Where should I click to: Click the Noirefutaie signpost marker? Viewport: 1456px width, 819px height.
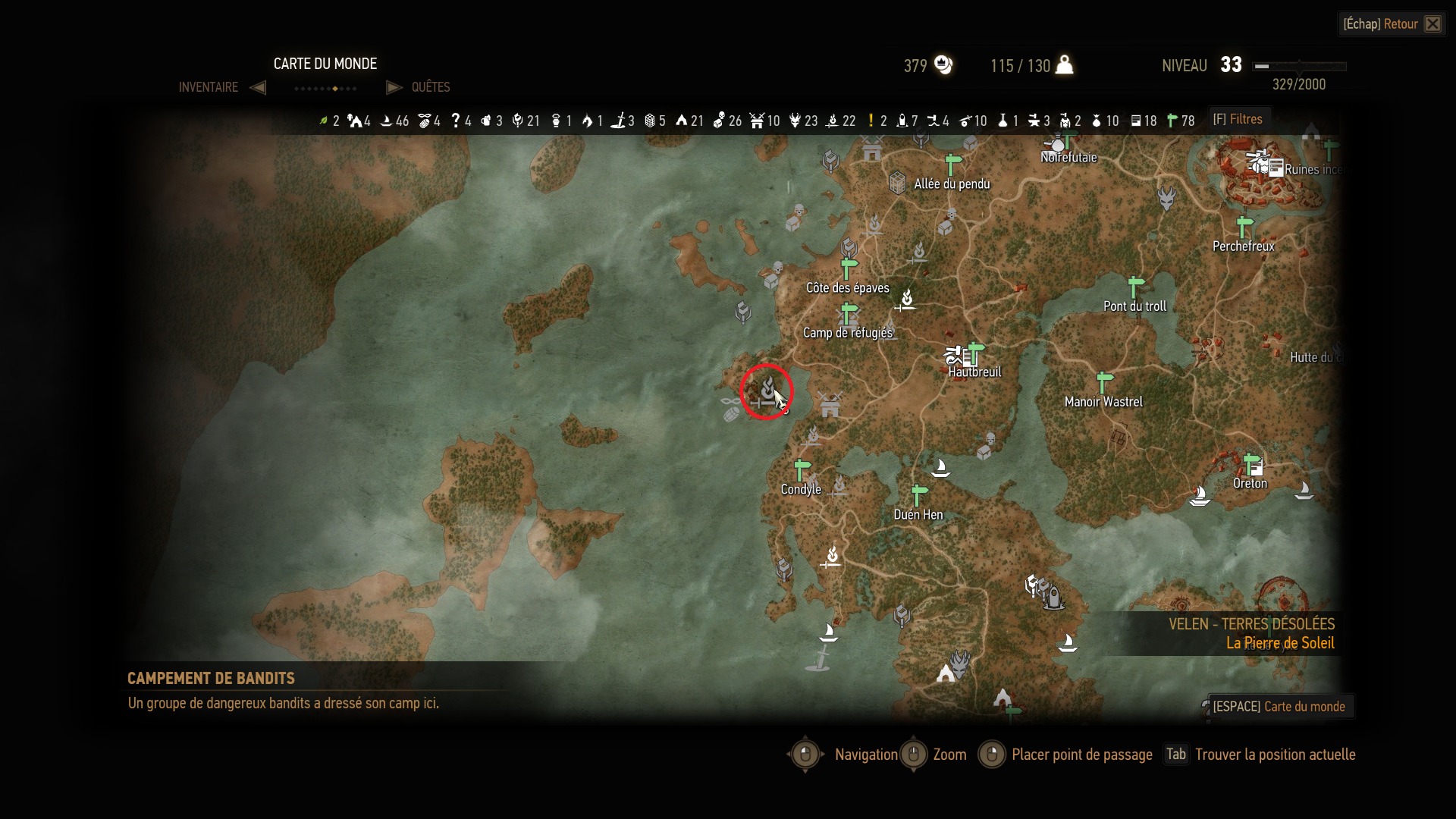pos(1068,140)
